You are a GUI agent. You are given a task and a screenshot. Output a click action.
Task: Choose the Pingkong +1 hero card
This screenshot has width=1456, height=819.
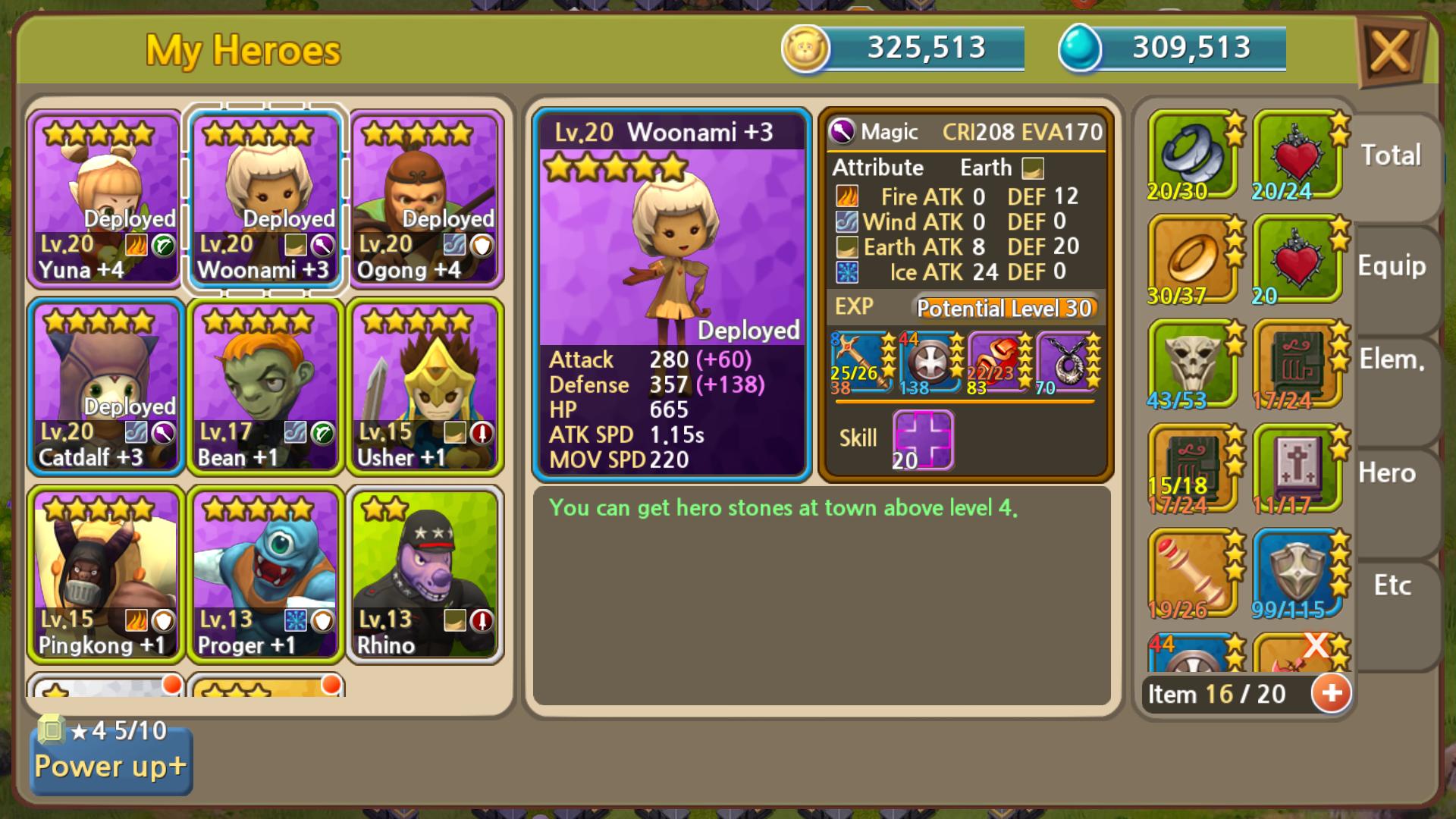tap(105, 574)
